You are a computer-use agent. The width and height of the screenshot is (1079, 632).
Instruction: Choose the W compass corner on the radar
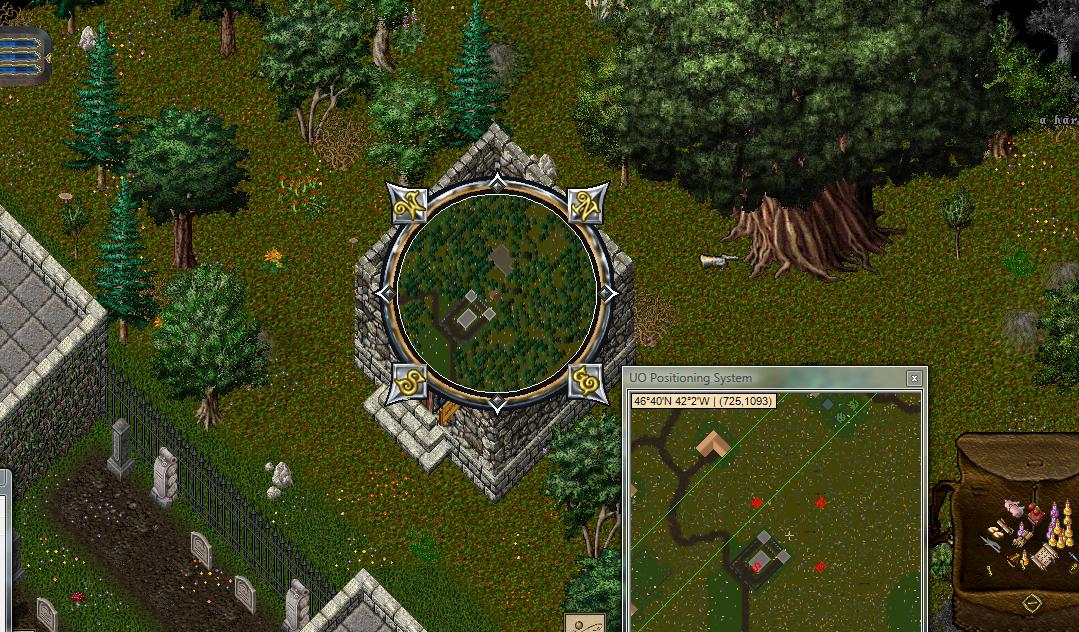click(409, 207)
